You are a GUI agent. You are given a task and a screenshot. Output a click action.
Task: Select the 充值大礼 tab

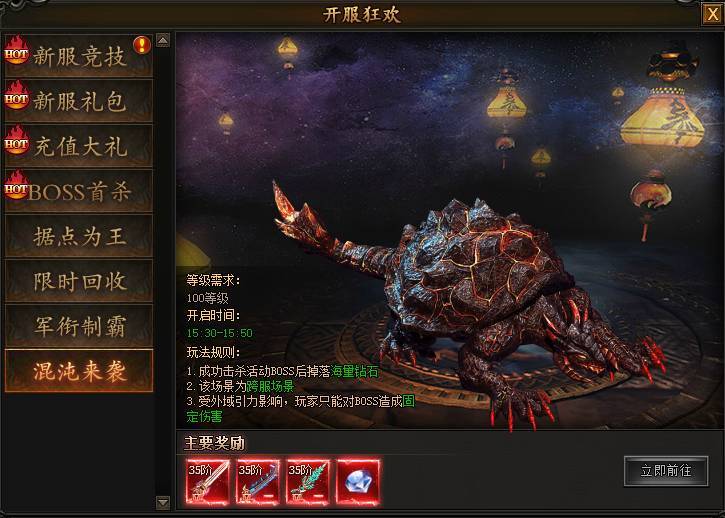coord(79,146)
